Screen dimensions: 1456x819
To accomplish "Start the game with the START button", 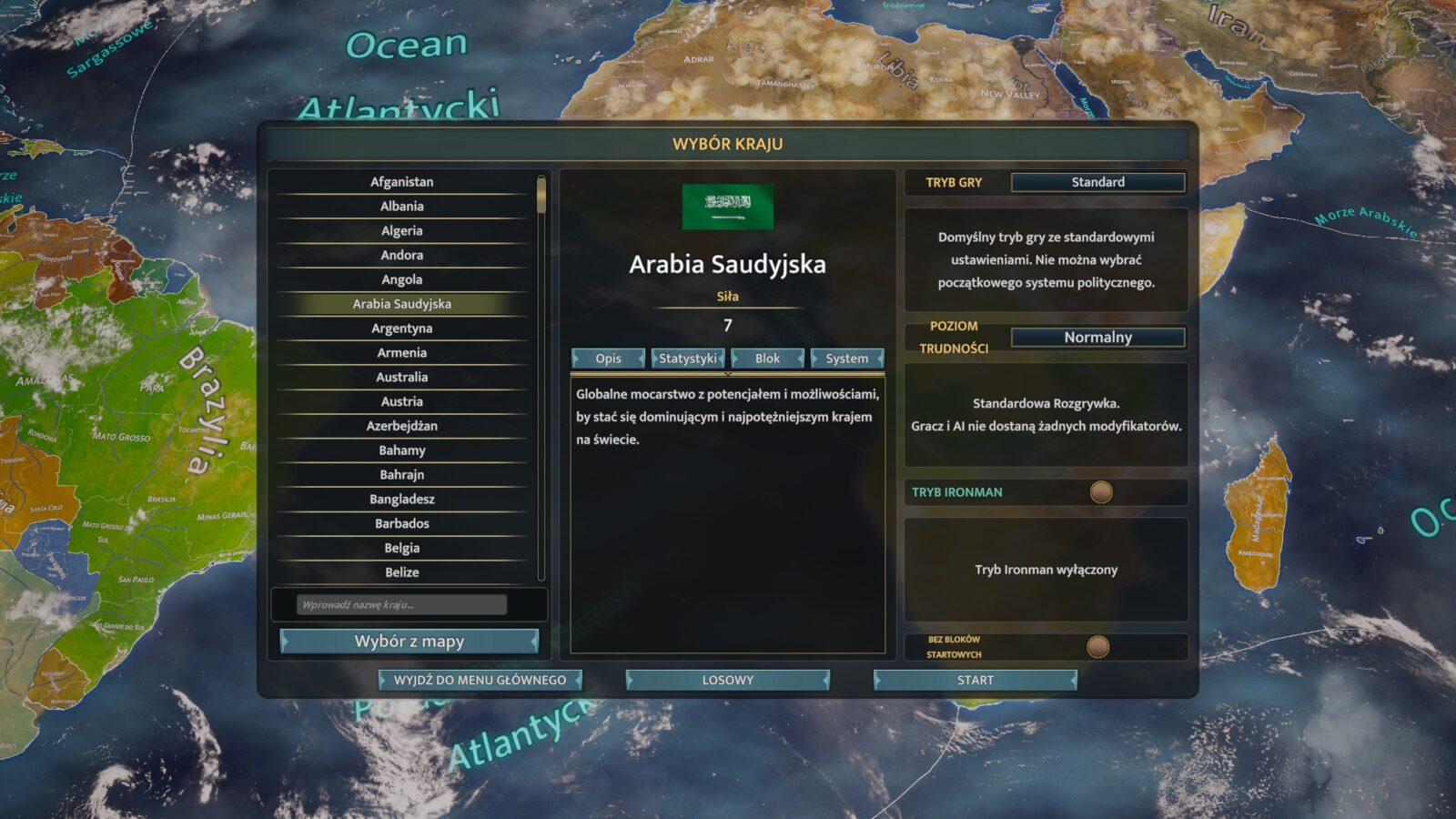I will tap(975, 680).
